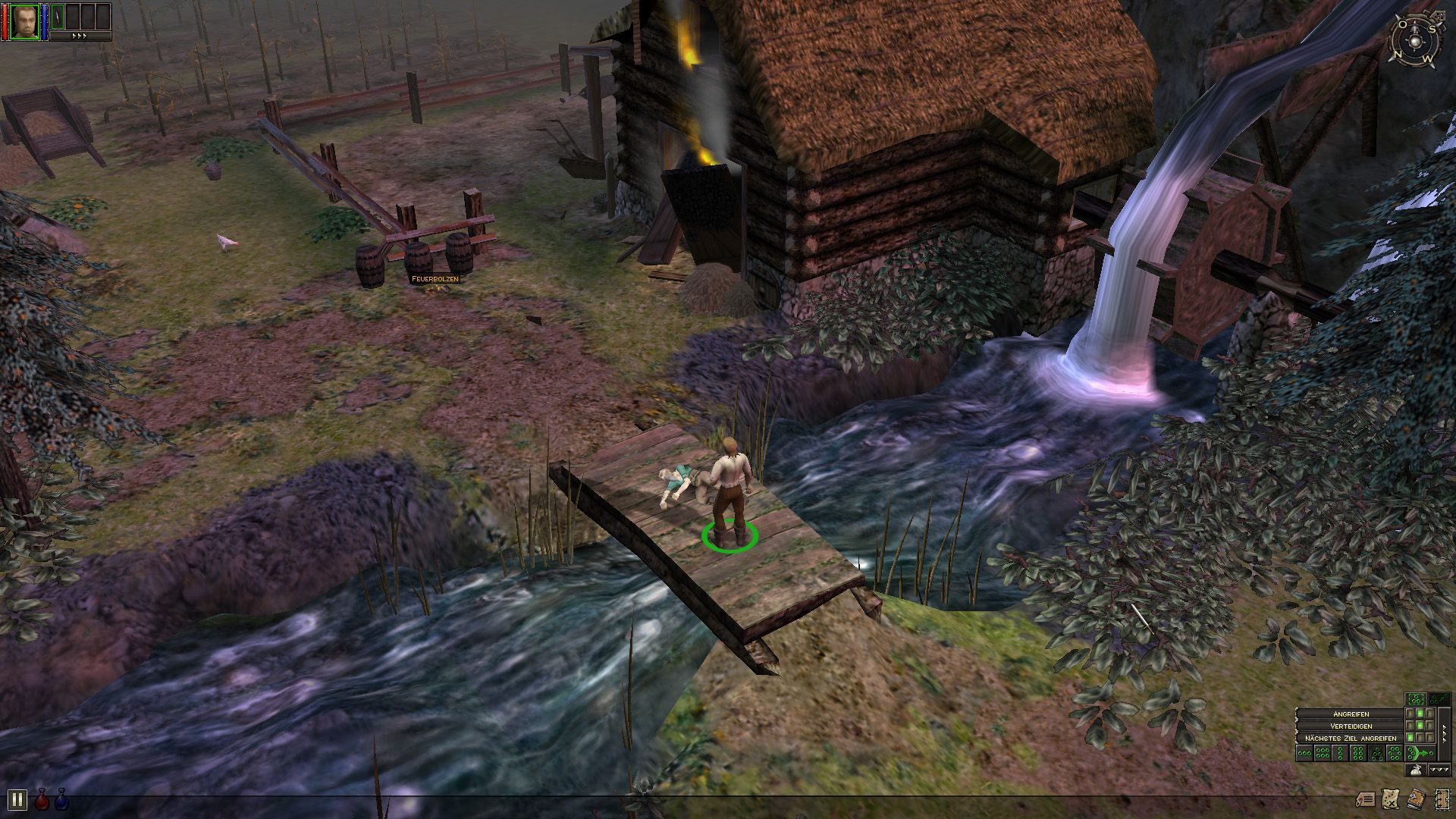Open the journal book
1456x819 pixels.
pyautogui.click(x=1415, y=799)
